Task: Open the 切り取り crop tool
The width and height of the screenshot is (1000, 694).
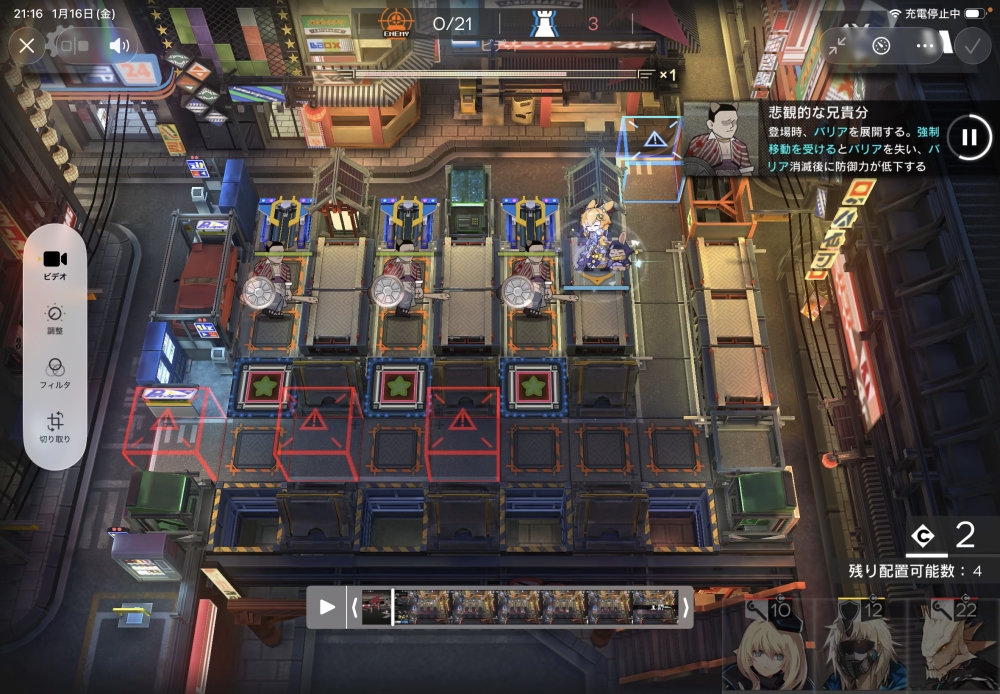Action: tap(56, 427)
